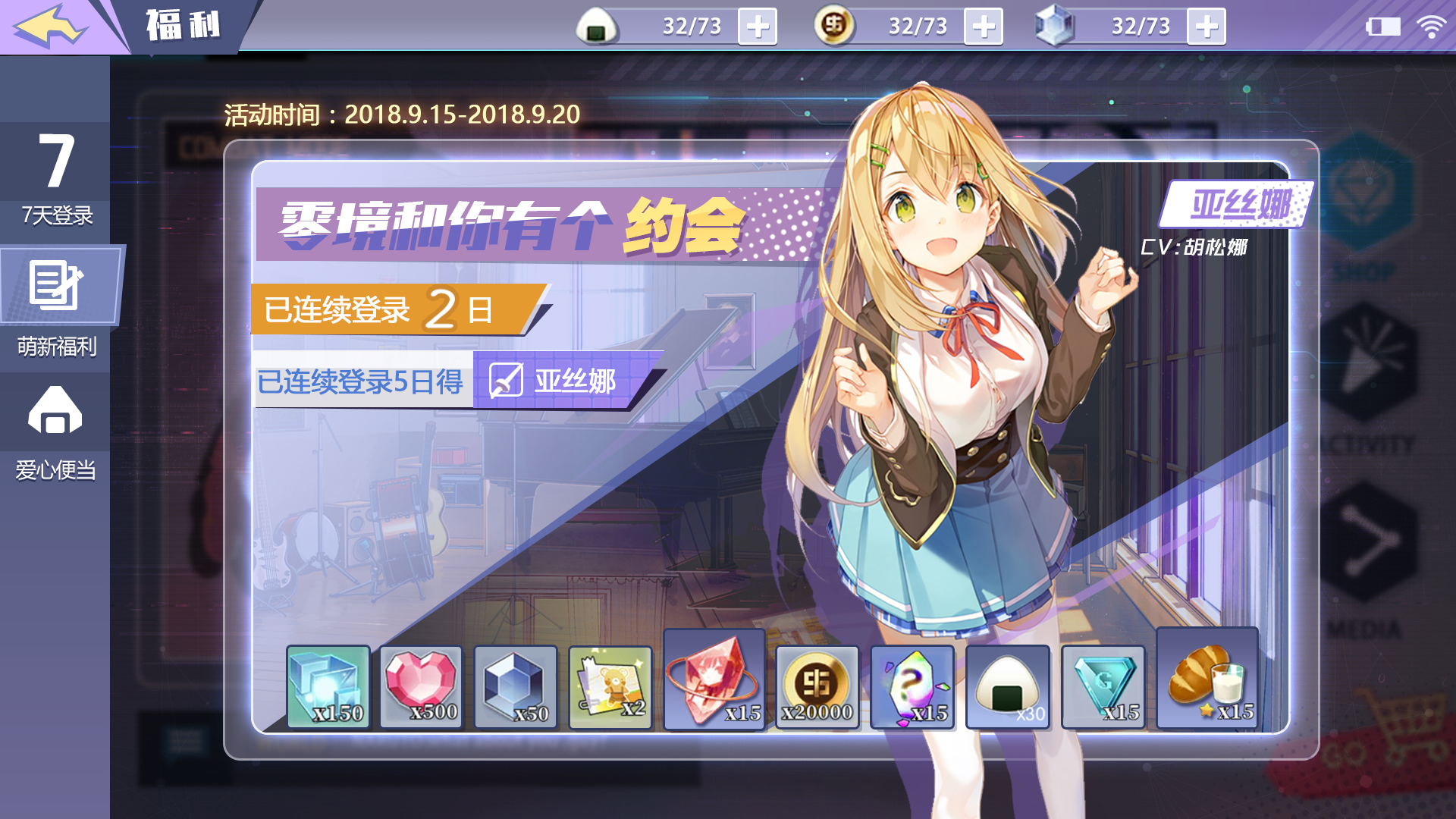This screenshot has width=1456, height=819.
Task: Click the 亚丝娜 name tag
Action: point(1236,203)
